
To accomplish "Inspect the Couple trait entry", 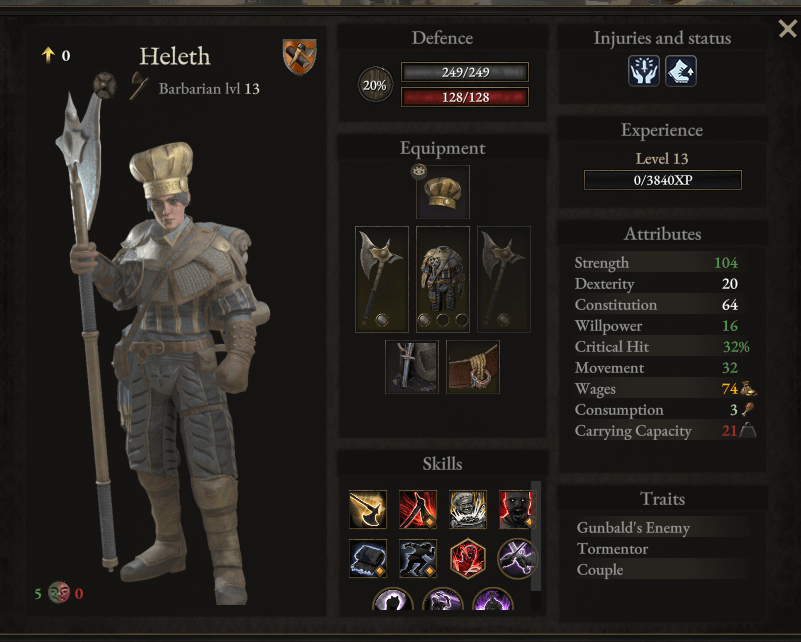I will 600,569.
